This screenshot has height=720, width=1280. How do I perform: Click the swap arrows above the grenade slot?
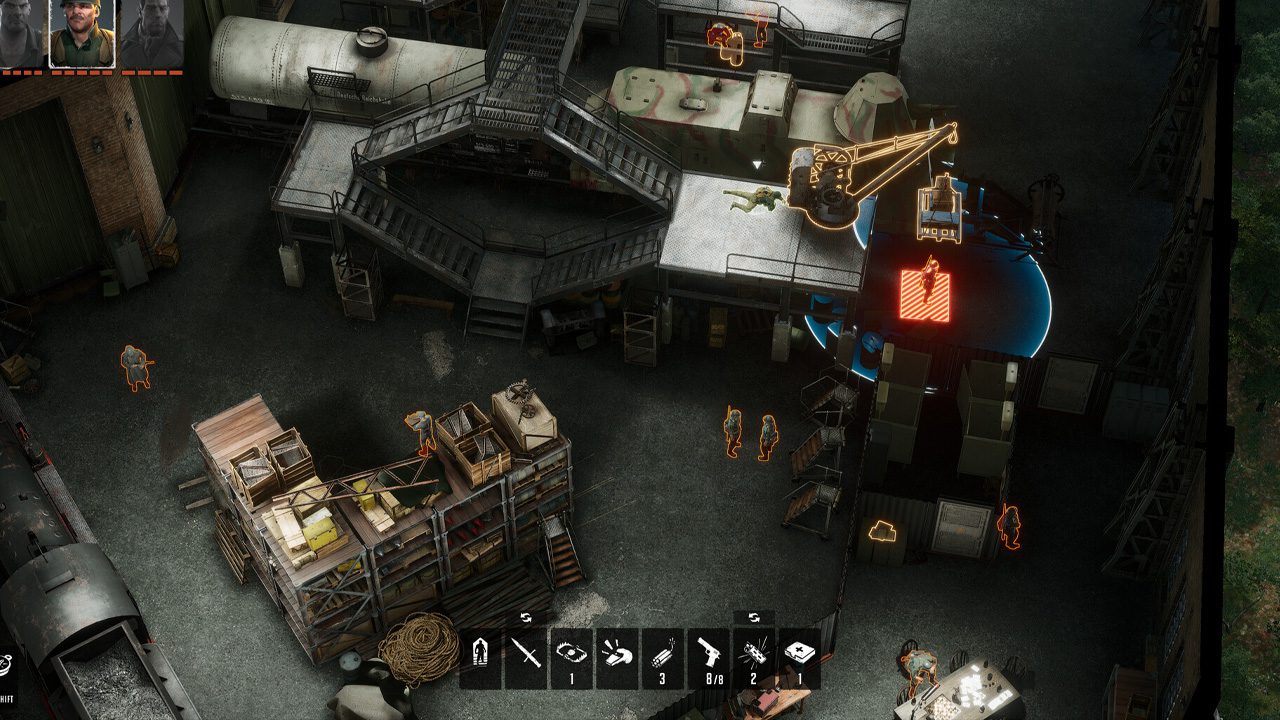tap(754, 617)
